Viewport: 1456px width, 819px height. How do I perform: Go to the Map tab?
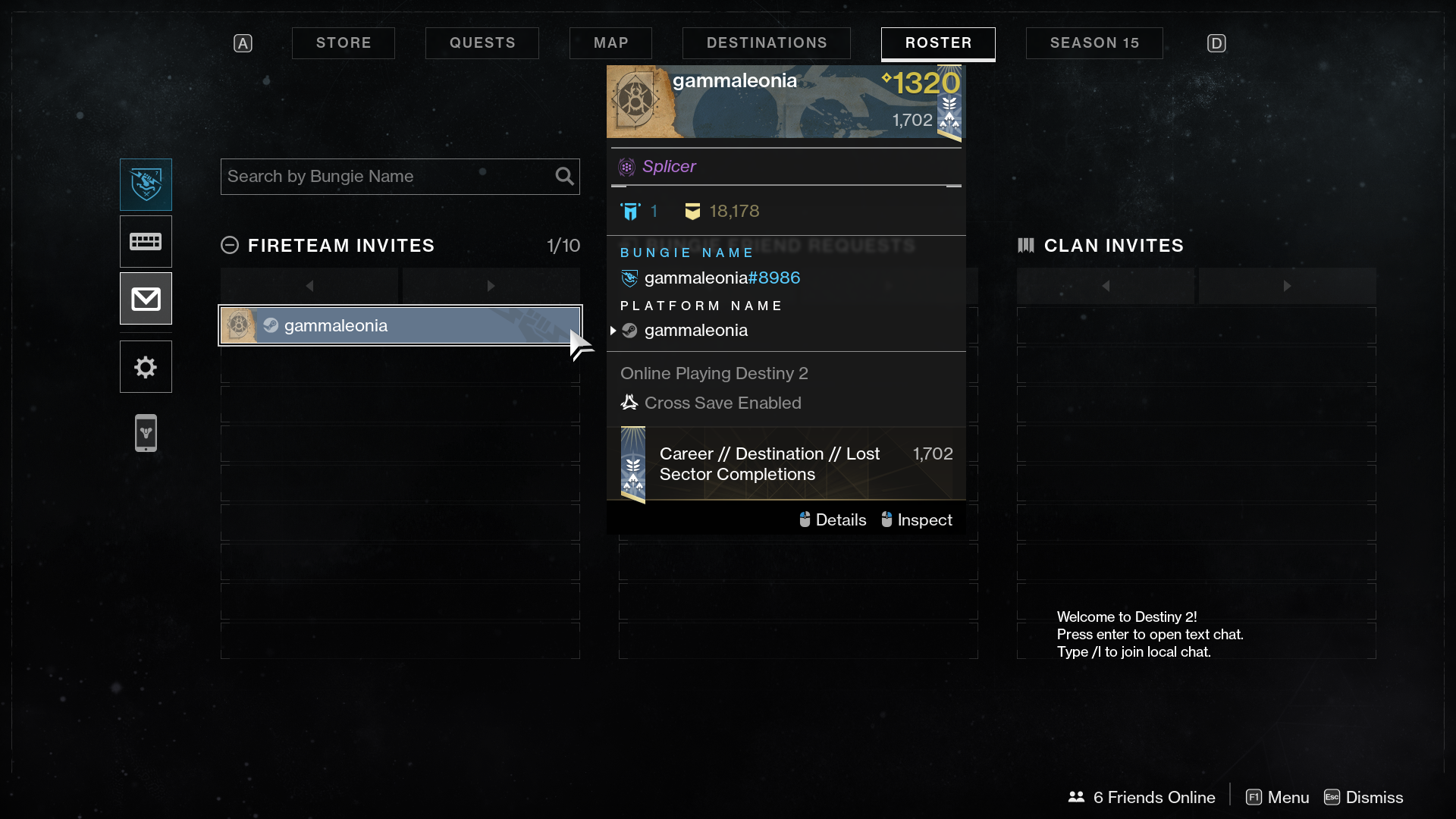(610, 43)
